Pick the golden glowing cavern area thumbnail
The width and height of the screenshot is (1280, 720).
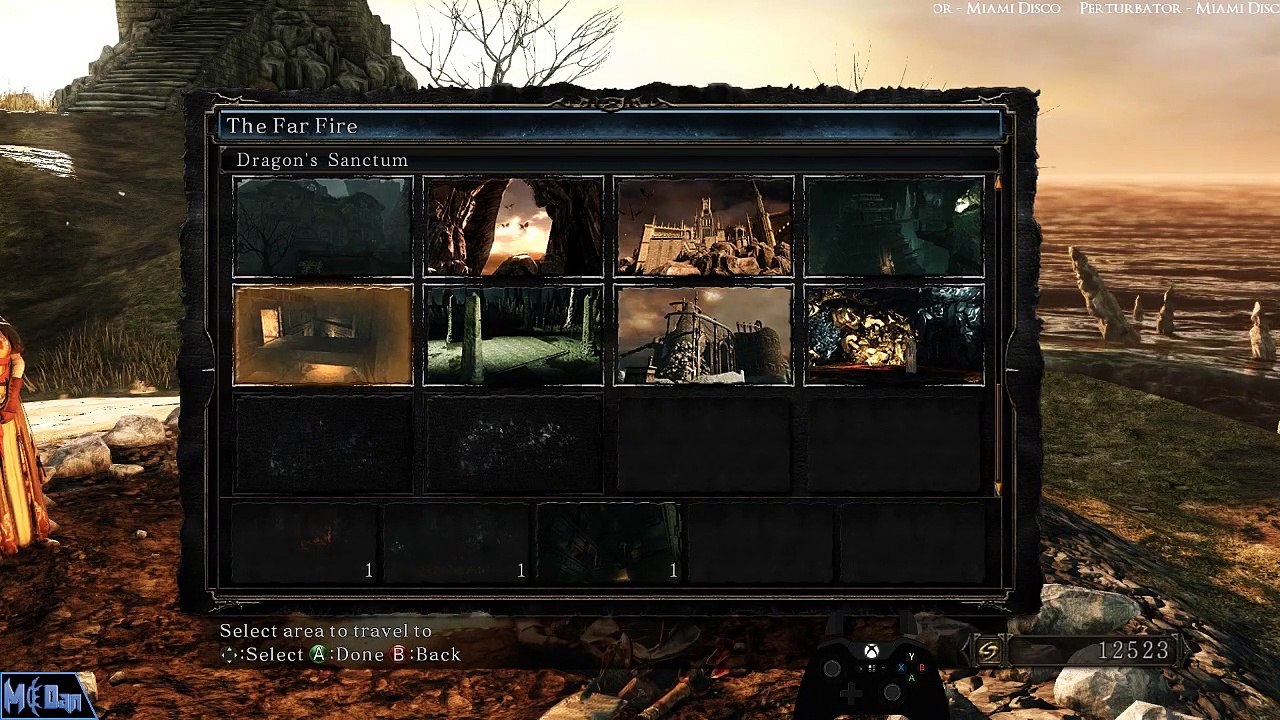tap(894, 335)
